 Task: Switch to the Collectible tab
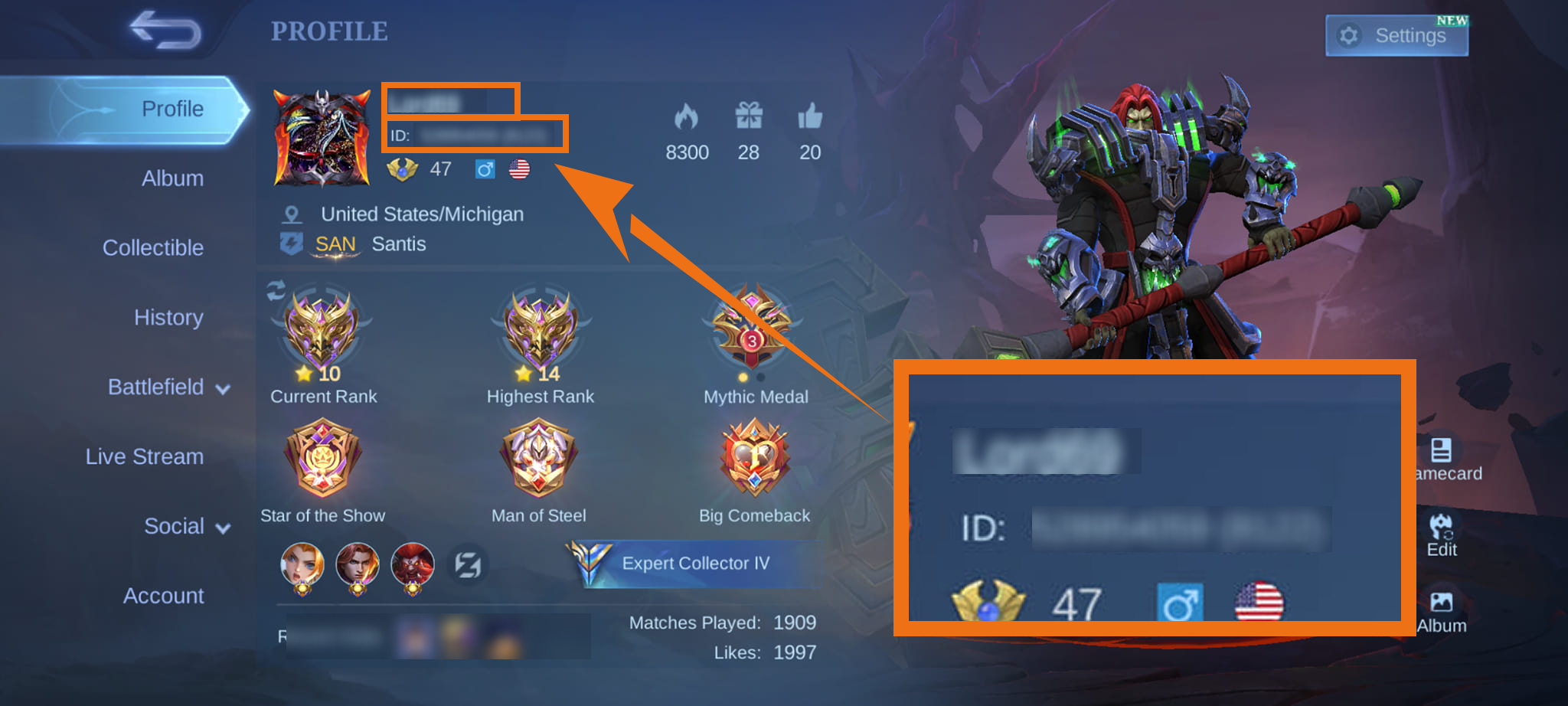154,247
